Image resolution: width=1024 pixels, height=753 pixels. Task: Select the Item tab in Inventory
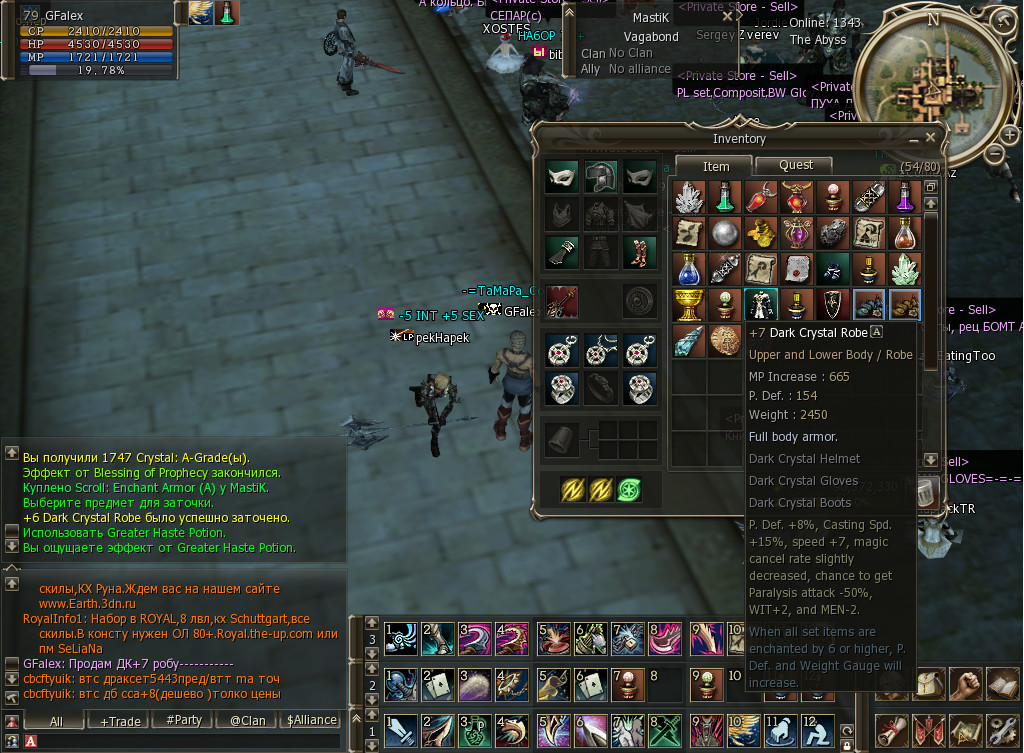(716, 166)
